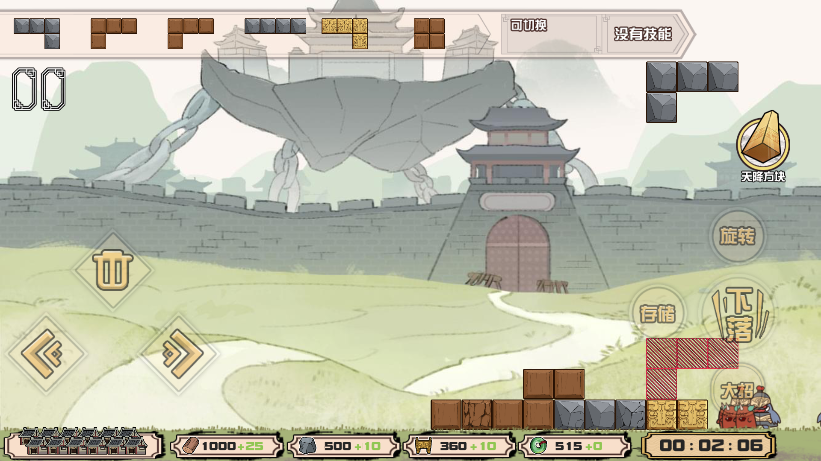Move the block right with the right arrow
Image resolution: width=821 pixels, height=461 pixels.
179,353
